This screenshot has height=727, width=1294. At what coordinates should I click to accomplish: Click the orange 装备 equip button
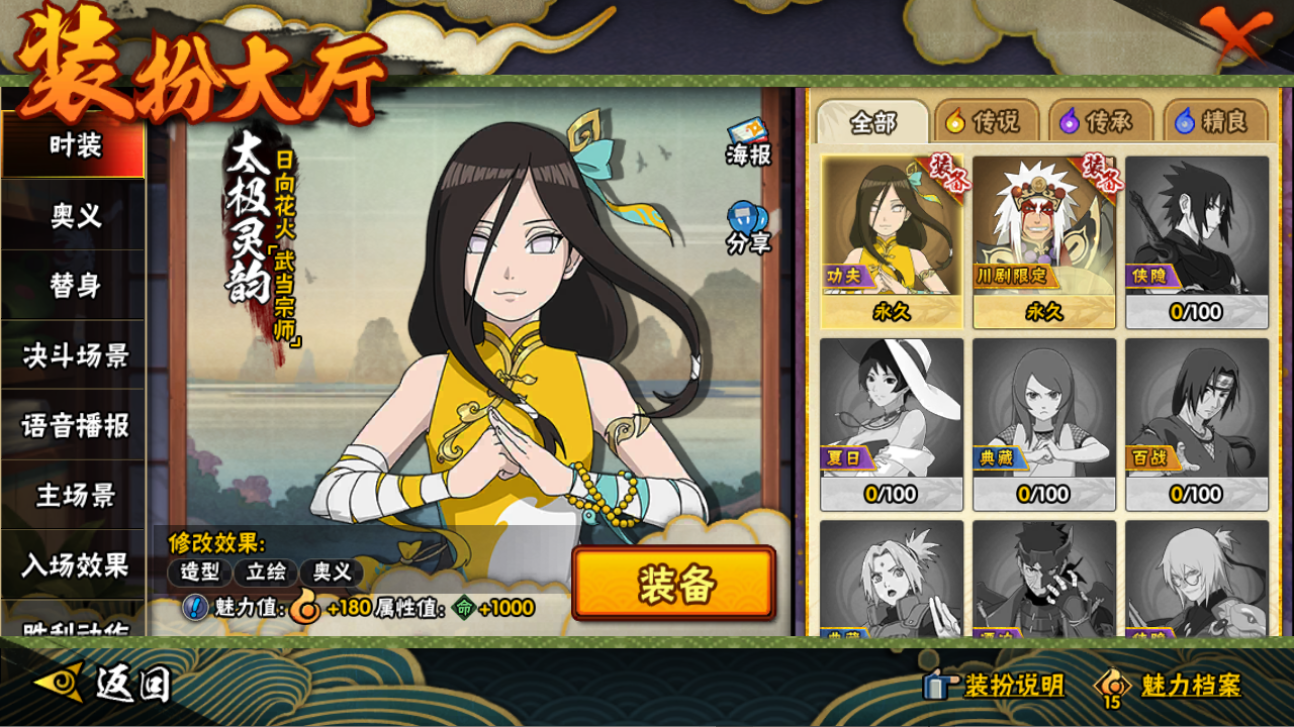pos(674,584)
